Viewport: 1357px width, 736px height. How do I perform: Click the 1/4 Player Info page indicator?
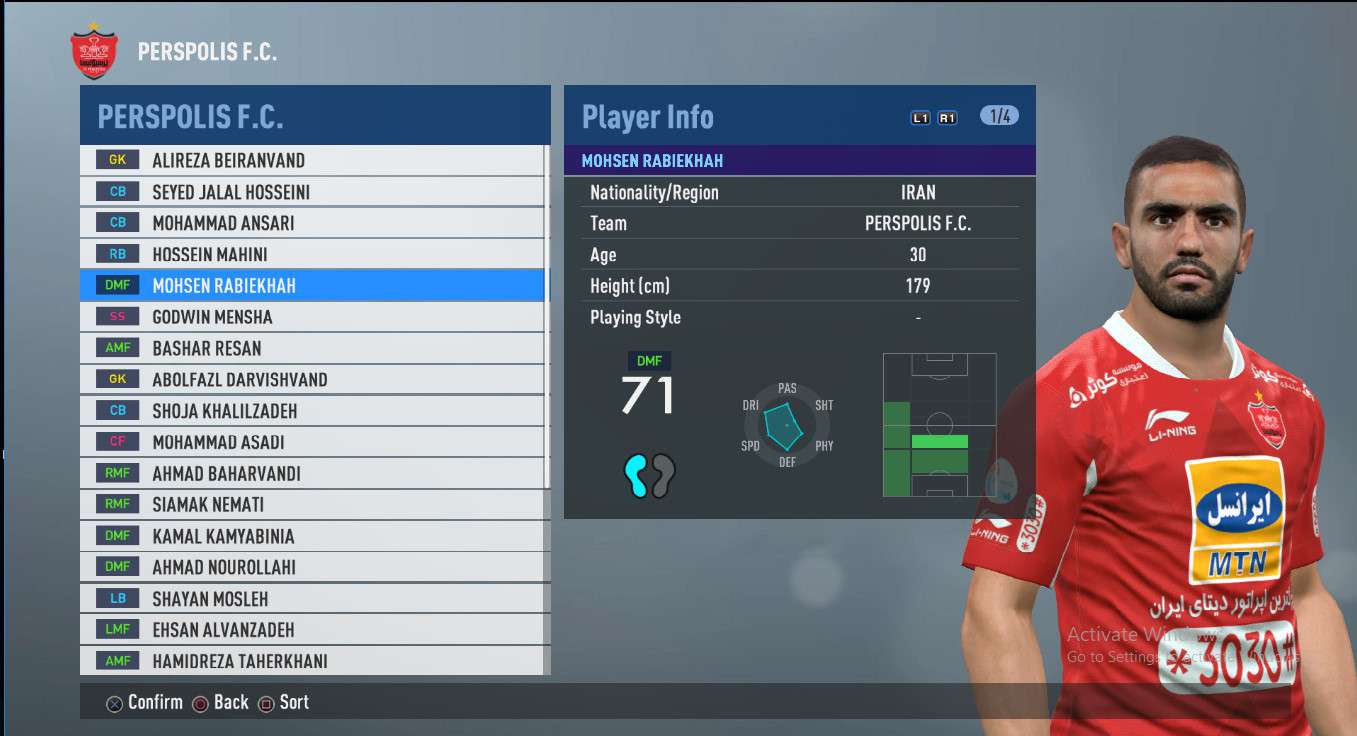point(999,116)
